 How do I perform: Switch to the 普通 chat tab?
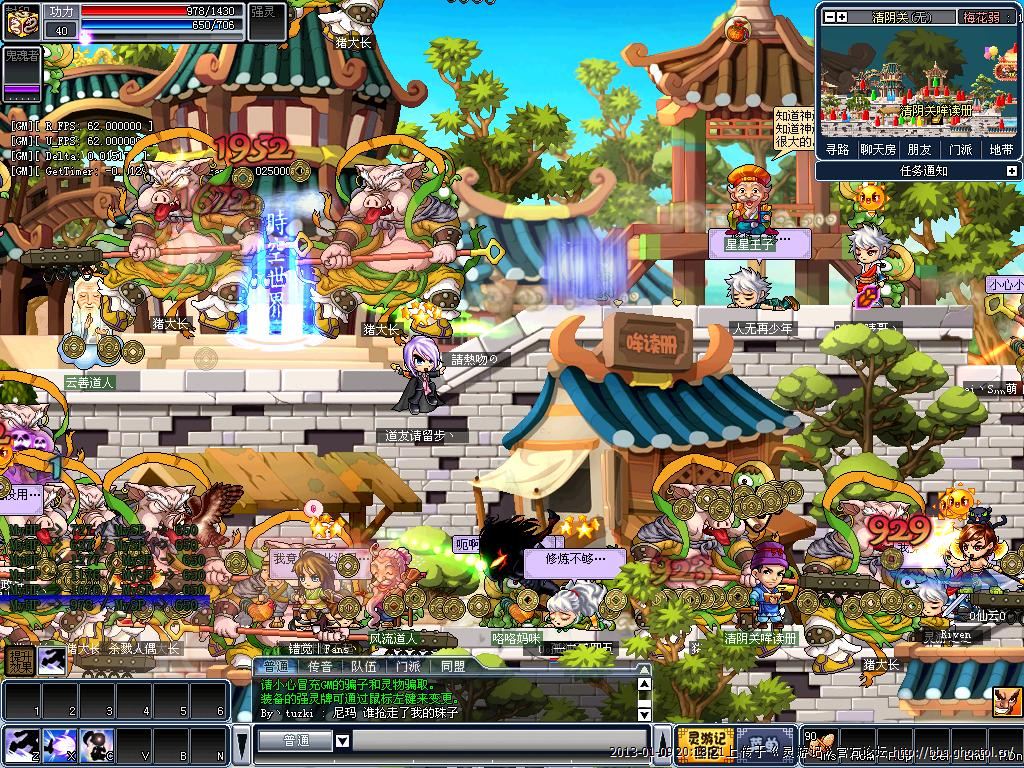[274, 666]
